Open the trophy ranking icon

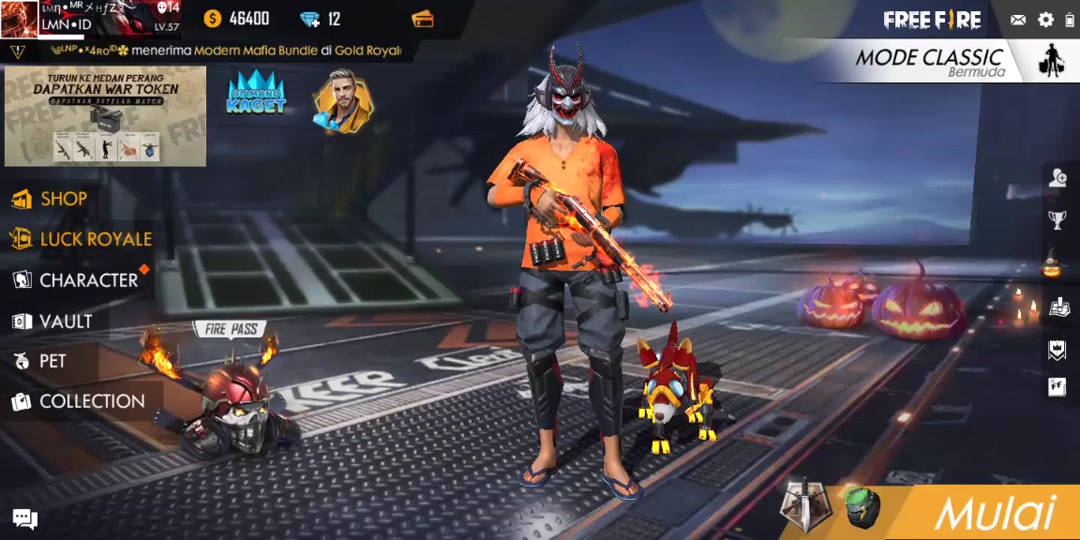tap(1057, 220)
